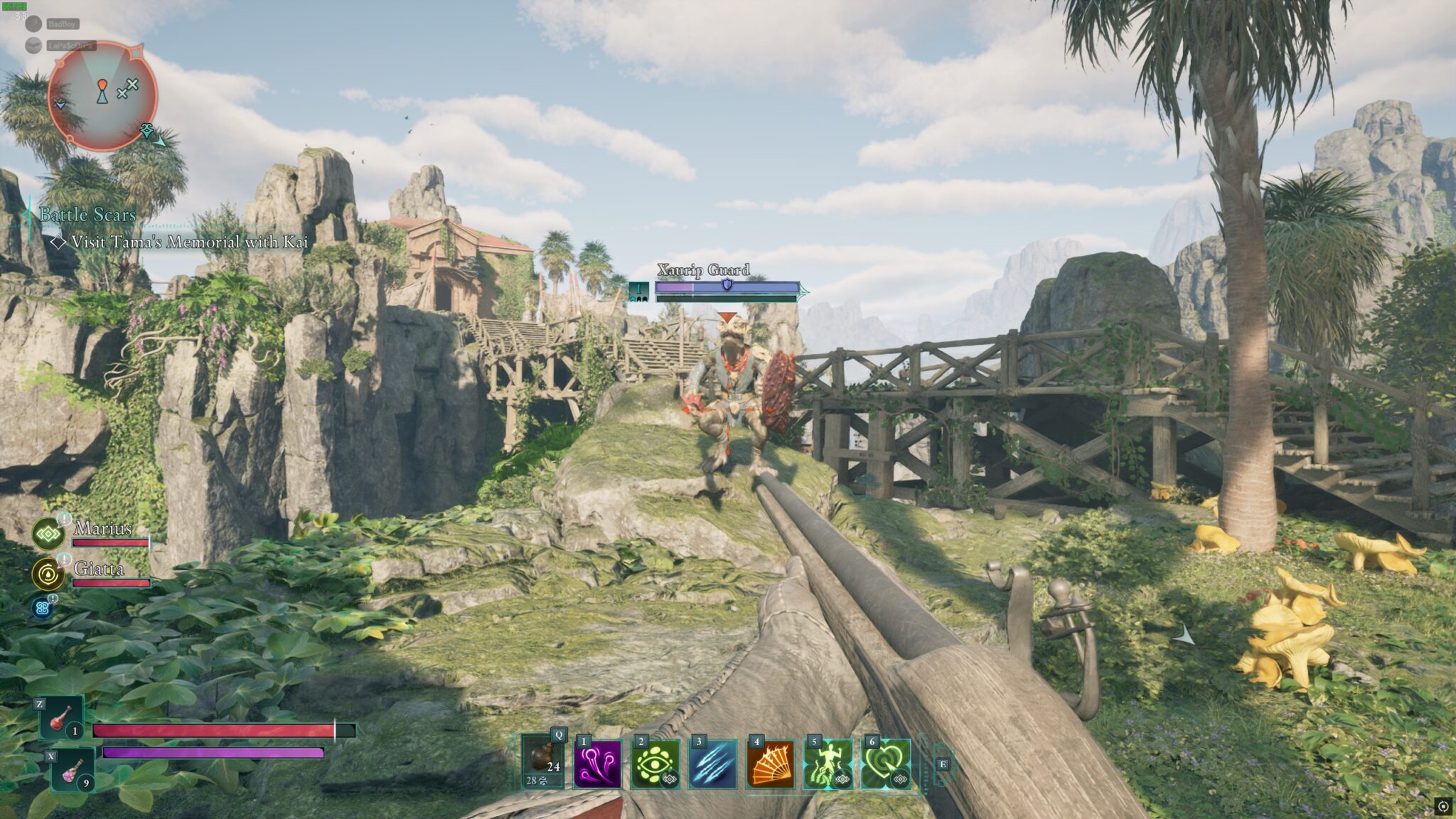The height and width of the screenshot is (819, 1456).
Task: Select Marius's companion ability icon
Action: coord(48,534)
